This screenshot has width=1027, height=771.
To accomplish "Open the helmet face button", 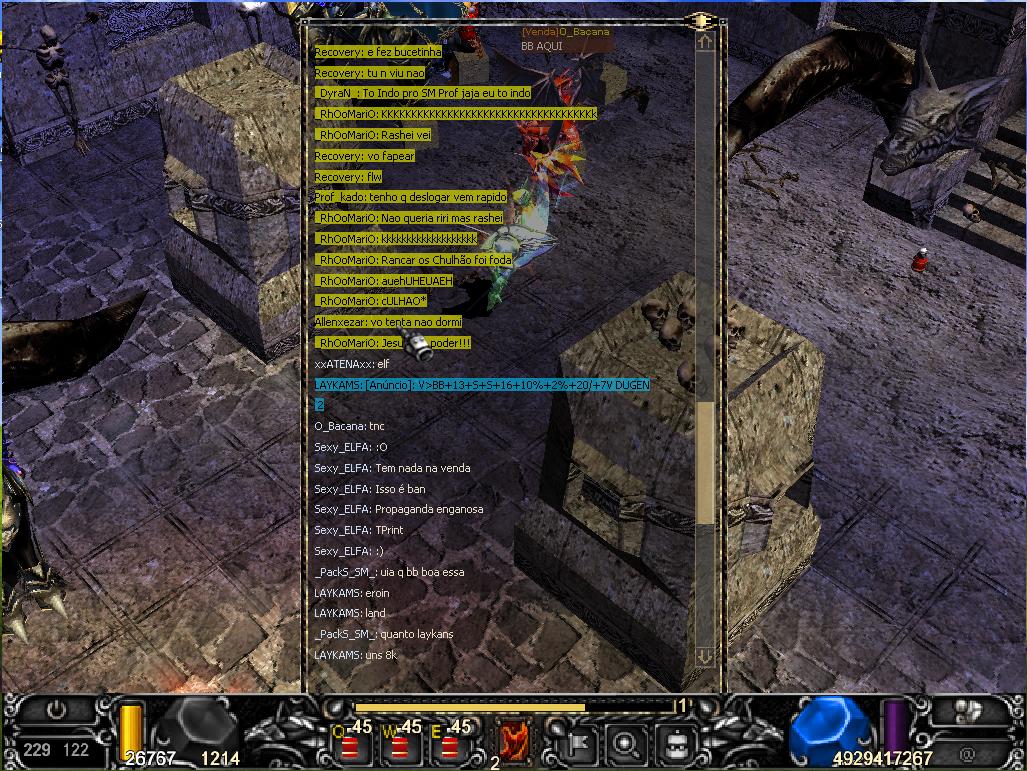I will coord(675,743).
